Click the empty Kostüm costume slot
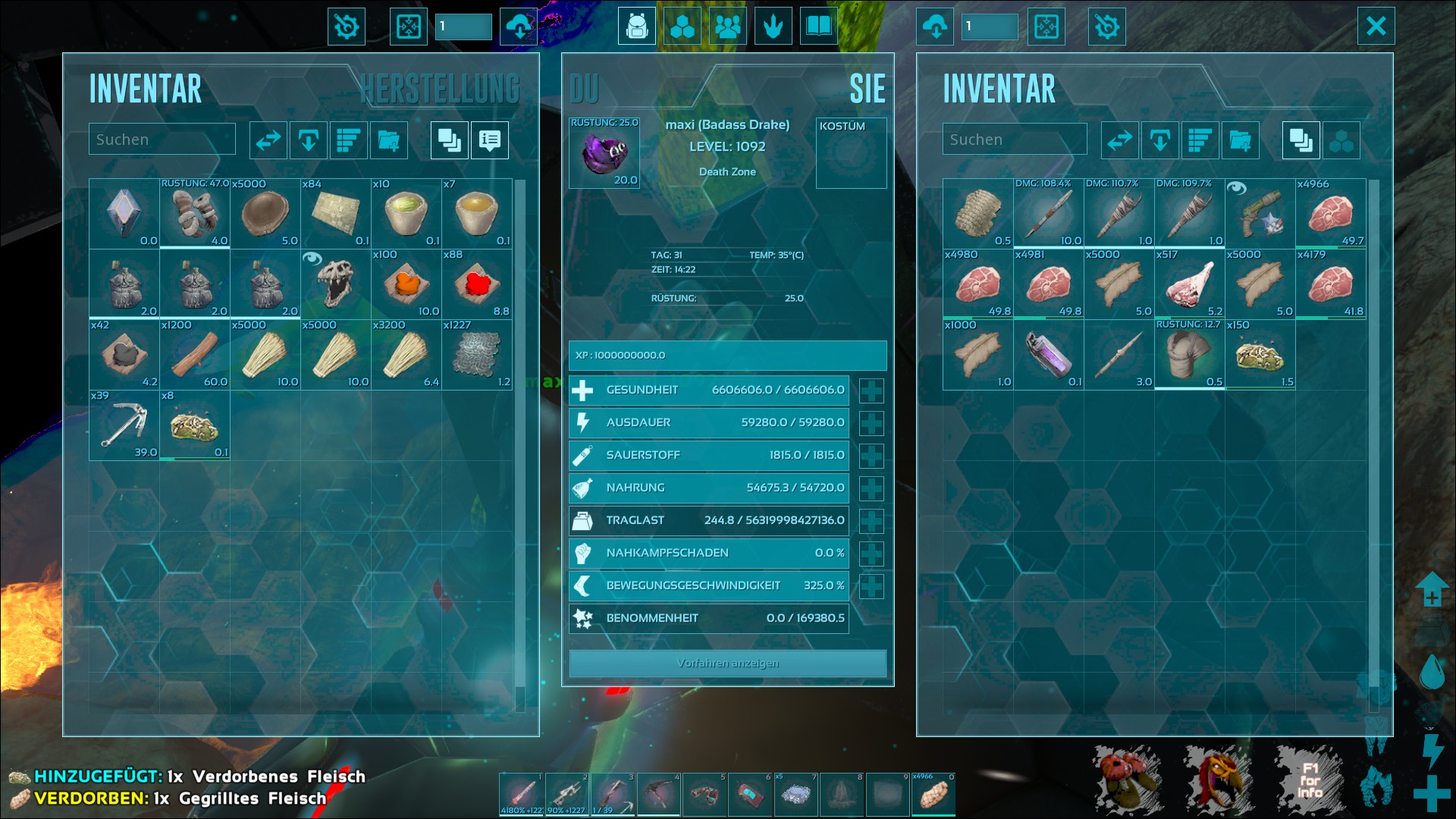 851,153
